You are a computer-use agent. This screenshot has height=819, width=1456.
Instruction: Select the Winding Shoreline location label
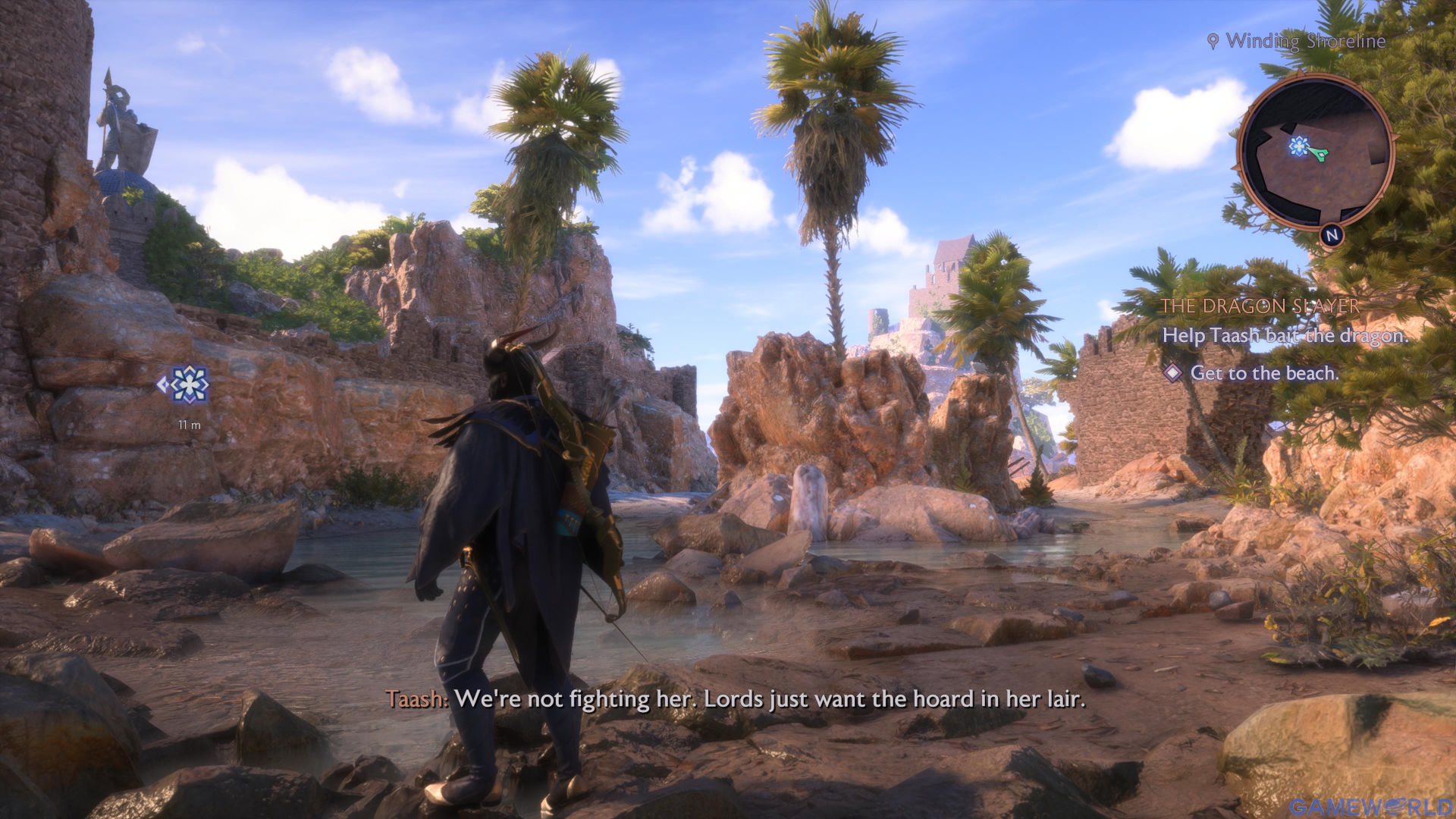[1304, 41]
